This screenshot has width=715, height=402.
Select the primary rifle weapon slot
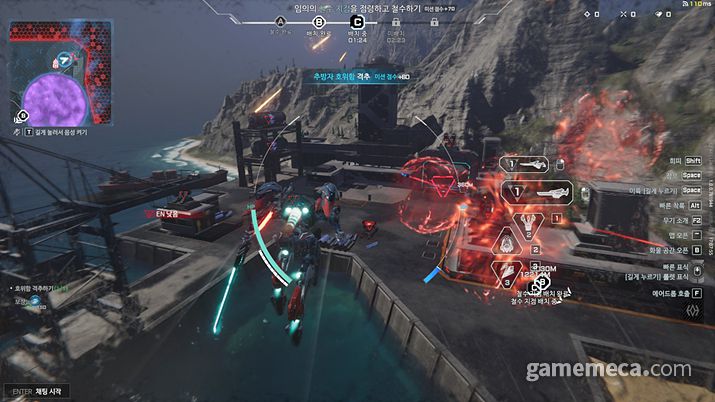click(528, 162)
